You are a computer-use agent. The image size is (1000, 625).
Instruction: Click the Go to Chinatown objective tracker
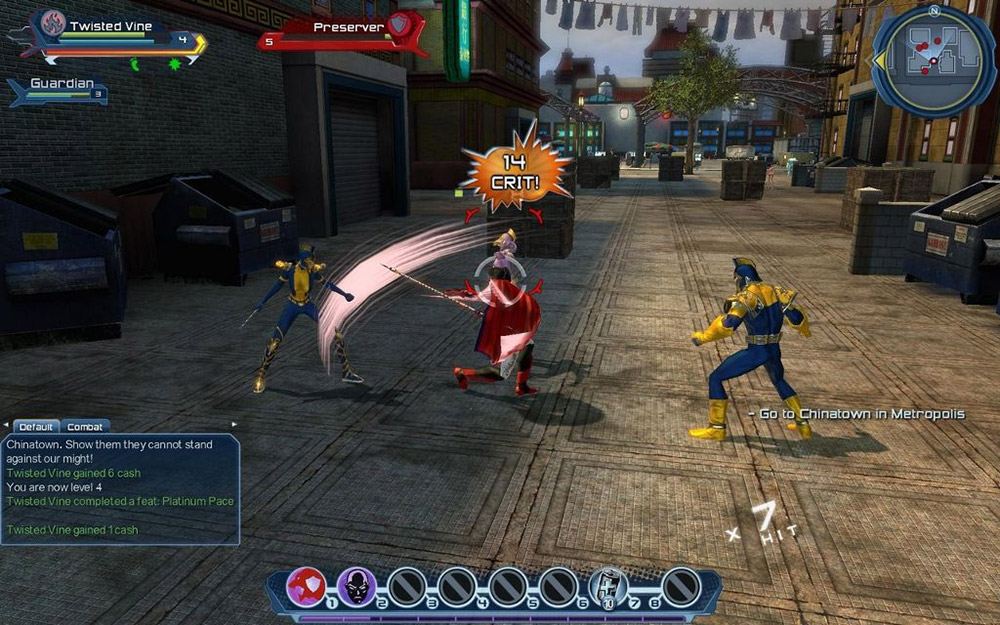[x=857, y=414]
